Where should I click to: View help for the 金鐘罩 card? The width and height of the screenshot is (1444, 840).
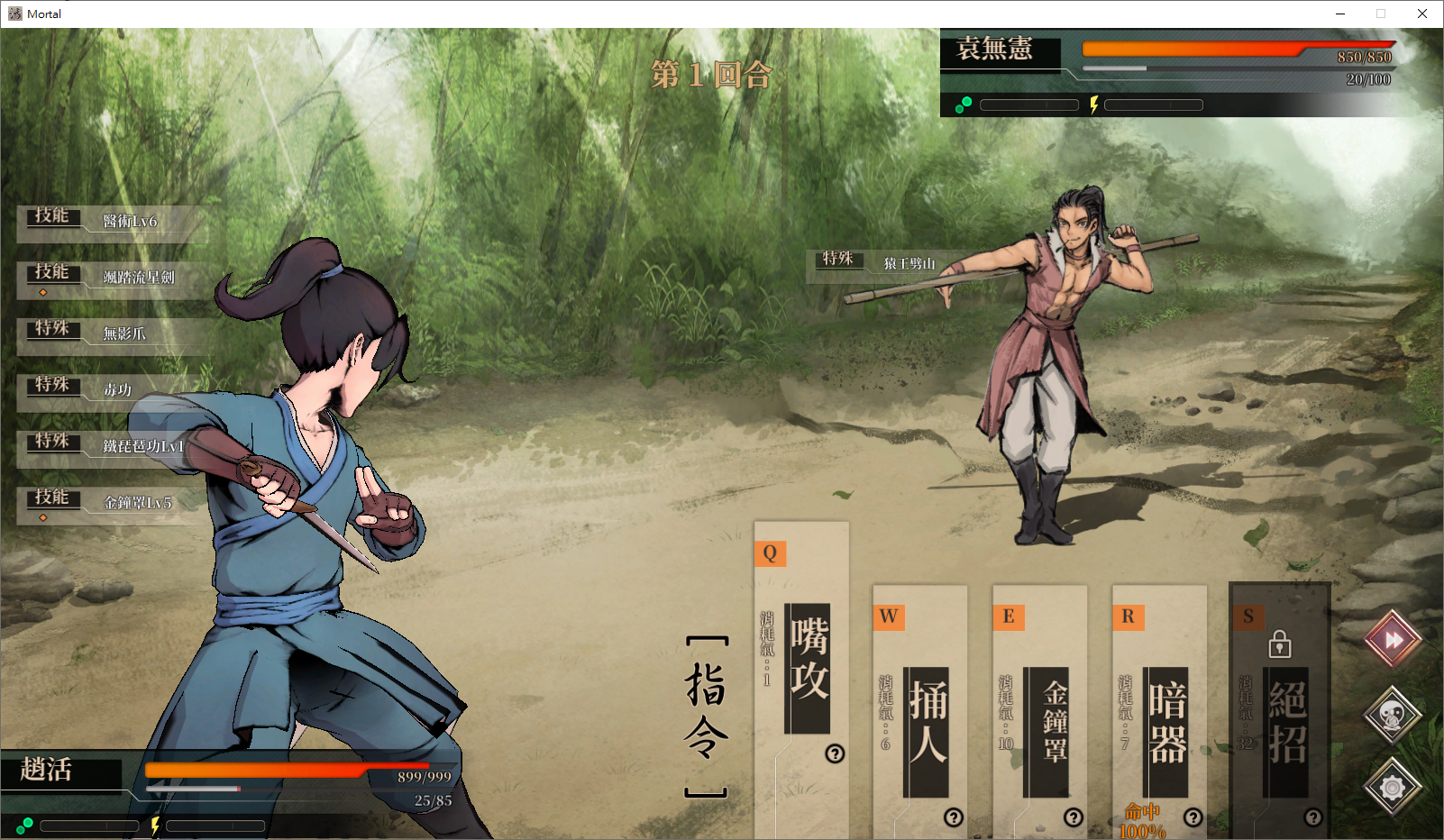click(1074, 817)
